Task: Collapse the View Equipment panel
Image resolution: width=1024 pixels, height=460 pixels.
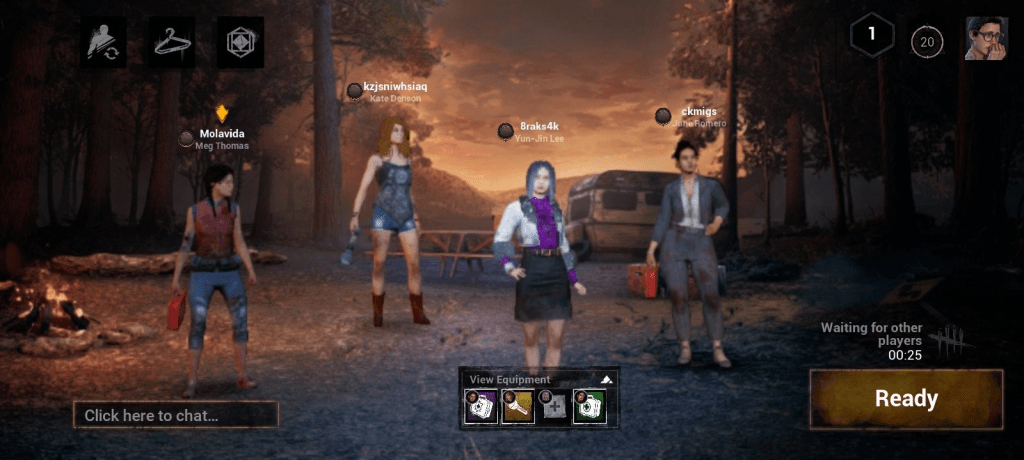Action: (x=605, y=380)
